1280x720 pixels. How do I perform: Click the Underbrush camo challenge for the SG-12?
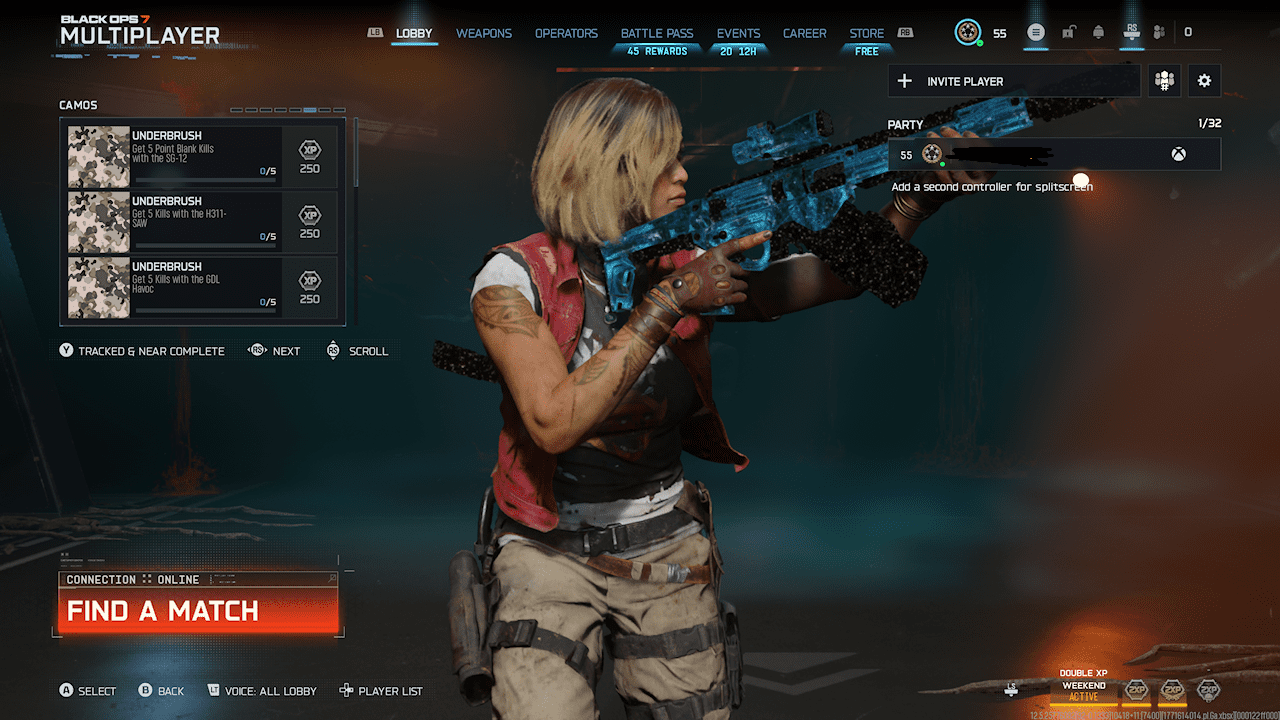click(200, 153)
